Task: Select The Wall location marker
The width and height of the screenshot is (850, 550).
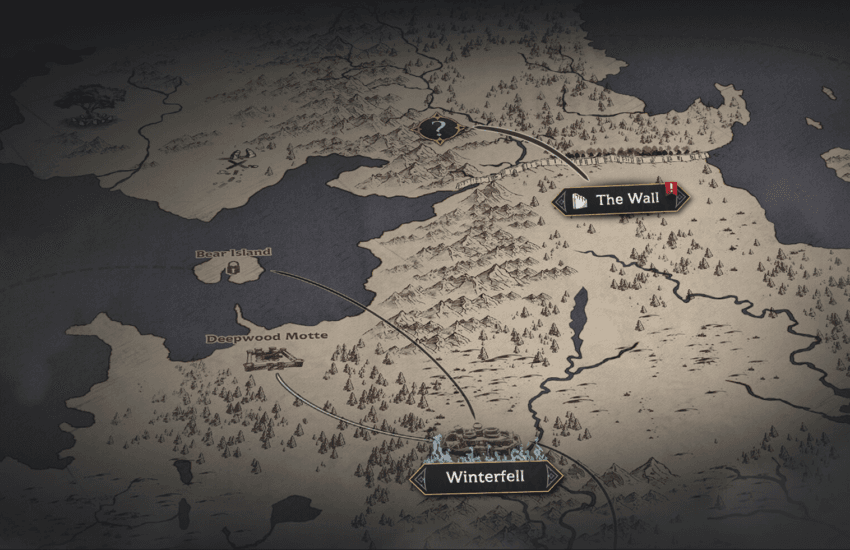Action: [620, 200]
